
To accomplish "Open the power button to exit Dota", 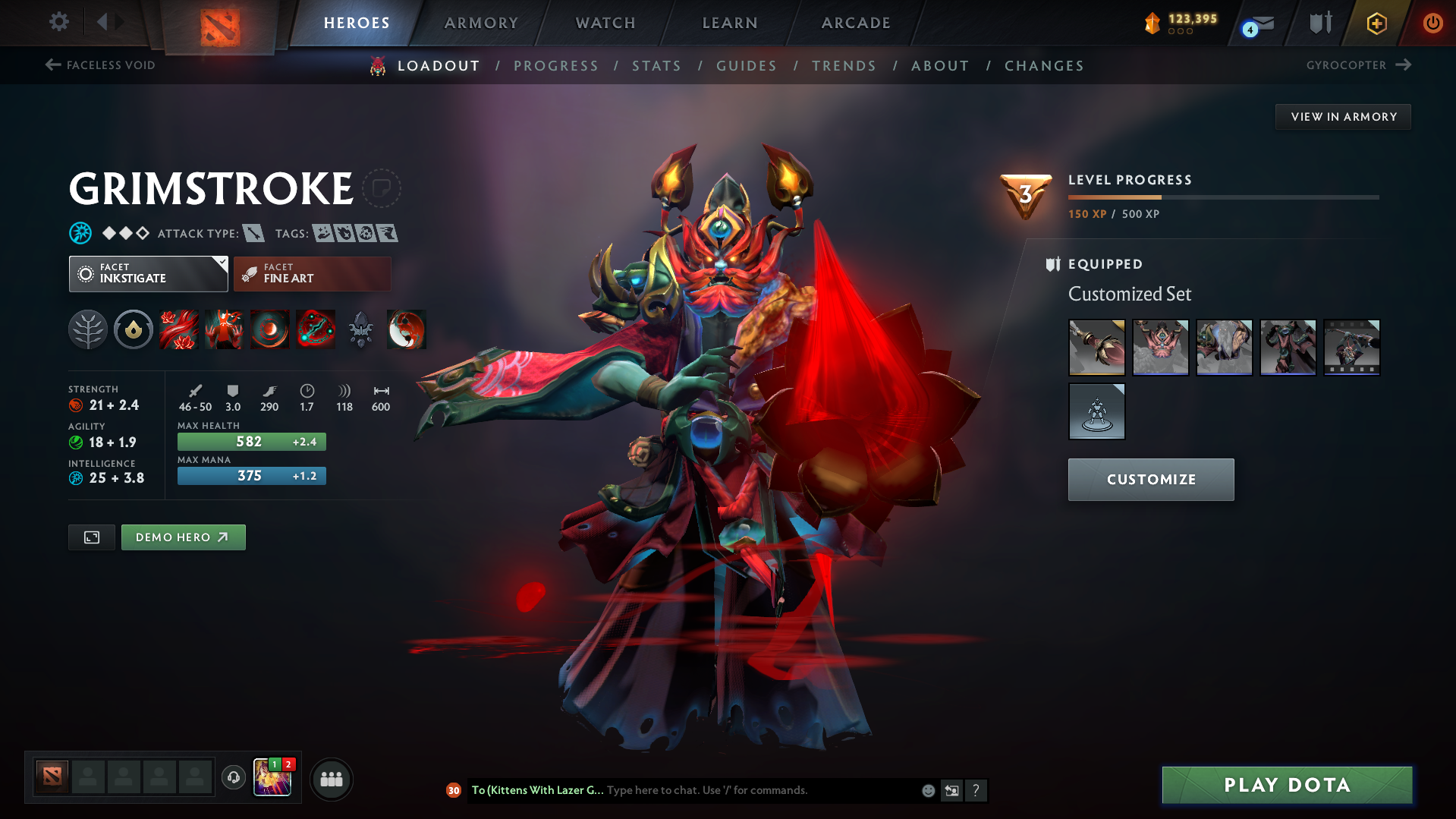I will (x=1432, y=23).
